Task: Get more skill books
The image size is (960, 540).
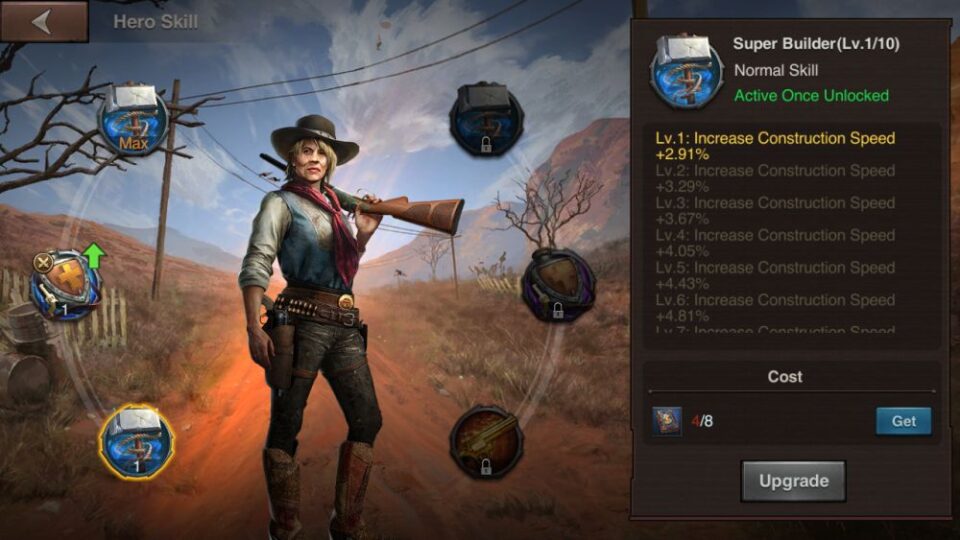Action: tap(903, 421)
